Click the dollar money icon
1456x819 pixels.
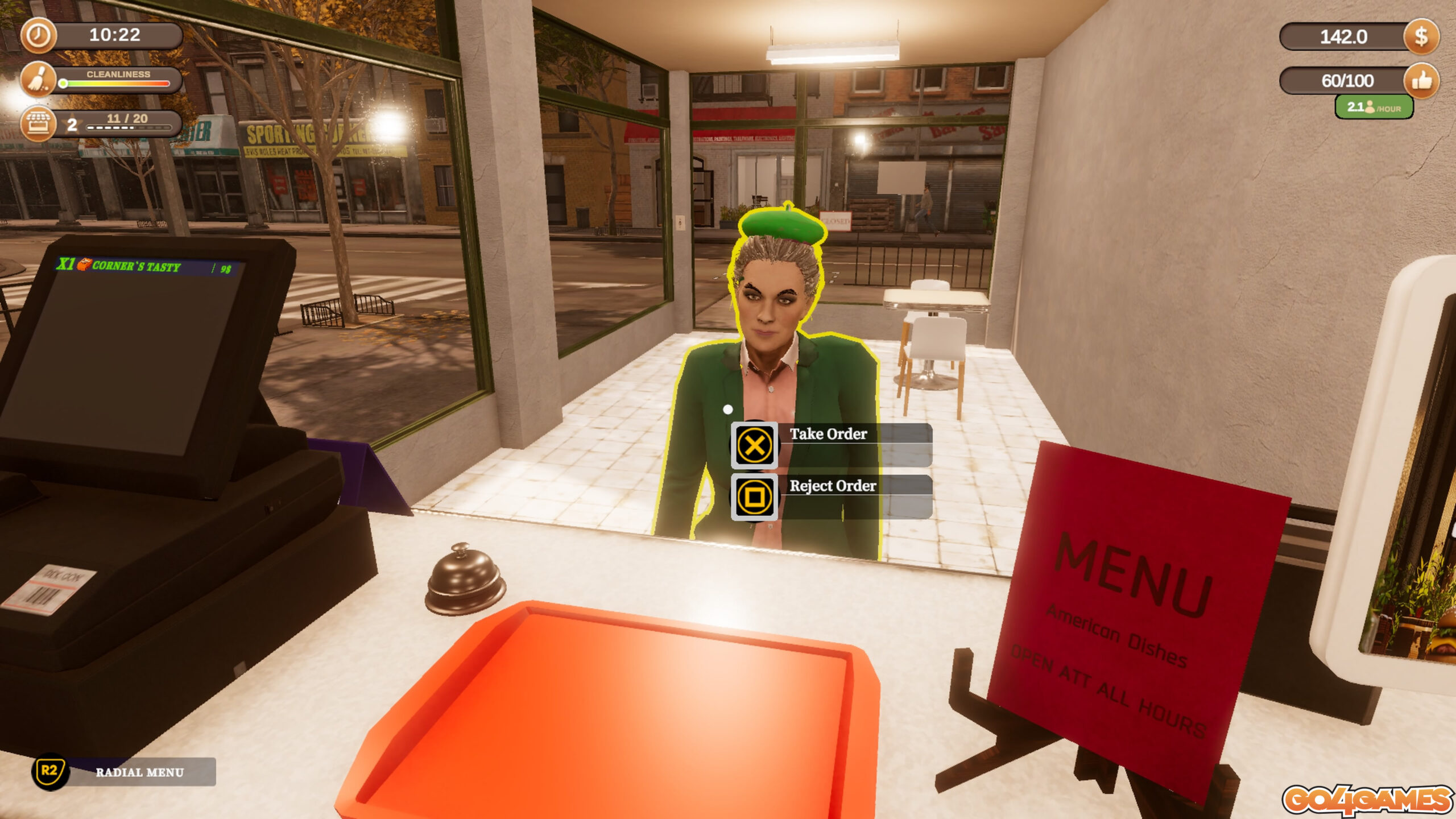[x=1420, y=37]
